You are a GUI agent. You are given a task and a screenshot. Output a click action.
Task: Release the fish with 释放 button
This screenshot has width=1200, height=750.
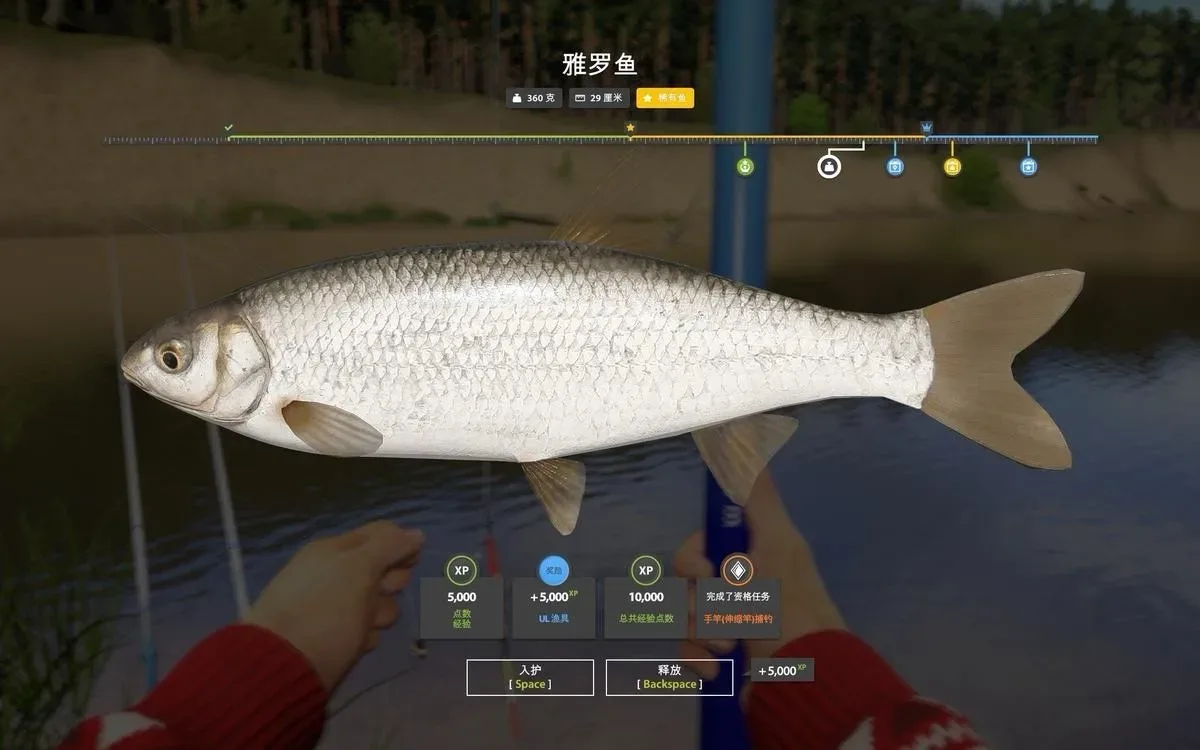click(669, 677)
